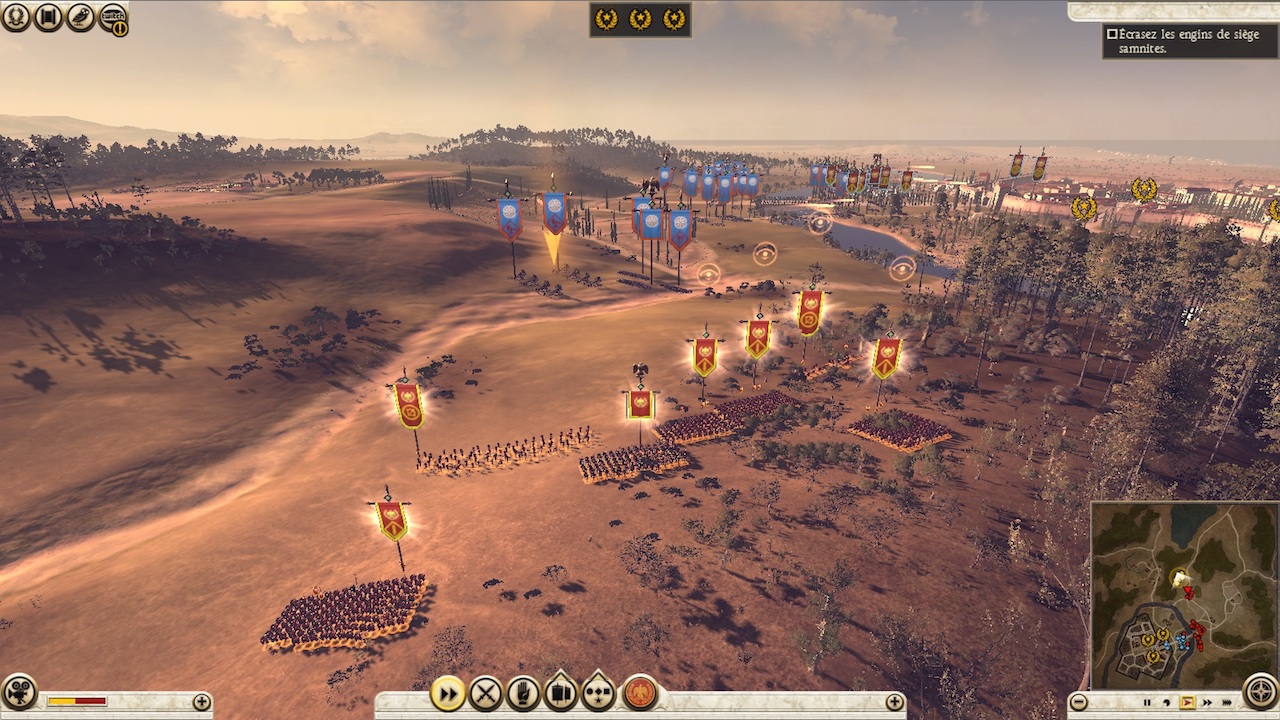The height and width of the screenshot is (720, 1280).
Task: Expand the unit panel with plus button
Action: point(894,702)
